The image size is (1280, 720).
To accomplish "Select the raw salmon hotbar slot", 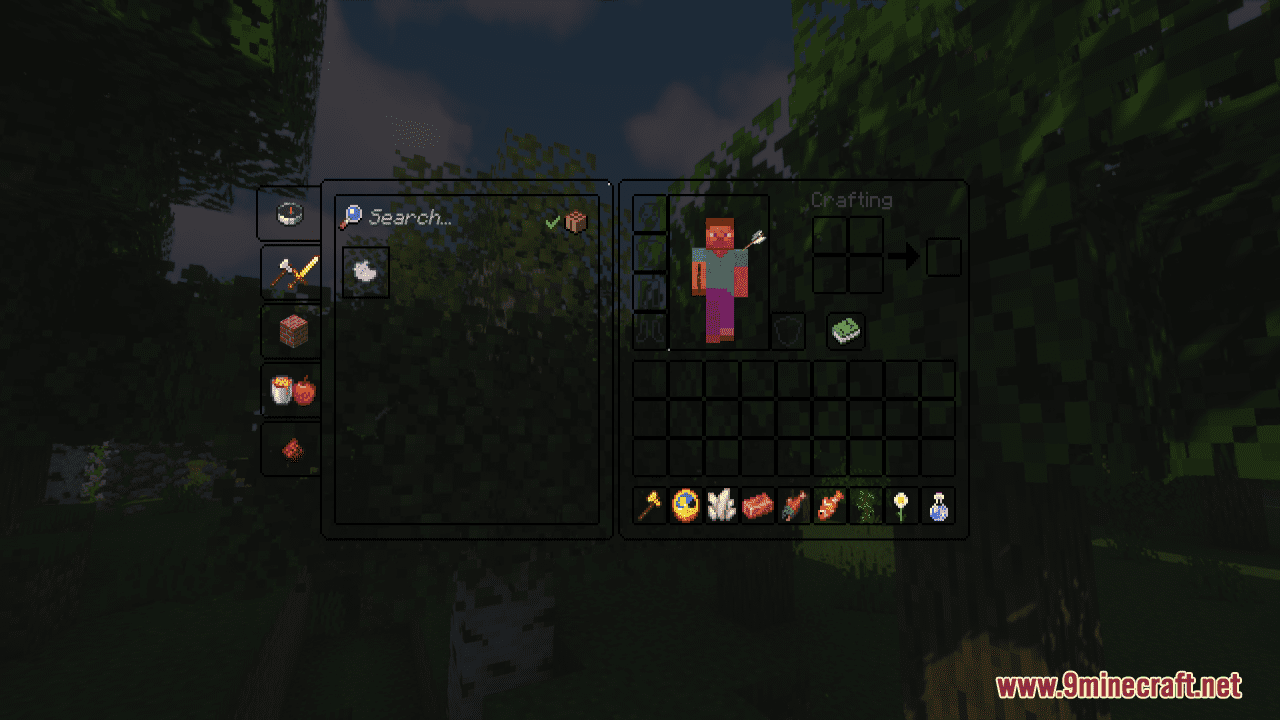I will (760, 507).
